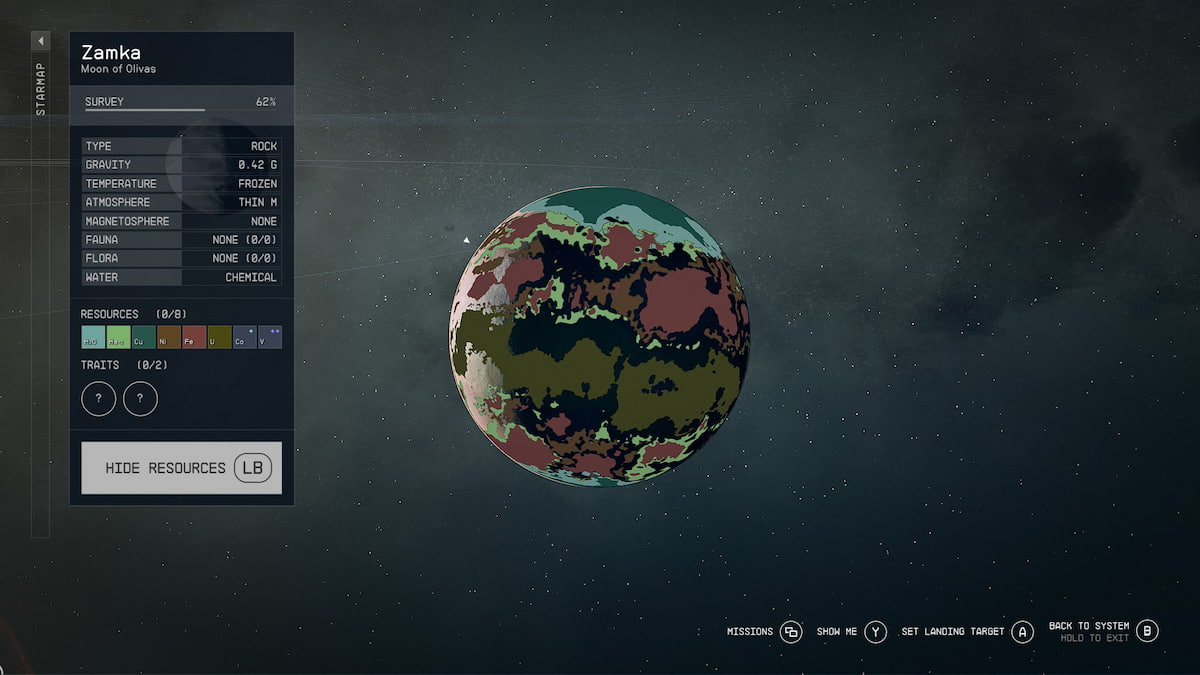Viewport: 1200px width, 675px height.
Task: Collapse the Starmap side panel arrow
Action: click(41, 41)
